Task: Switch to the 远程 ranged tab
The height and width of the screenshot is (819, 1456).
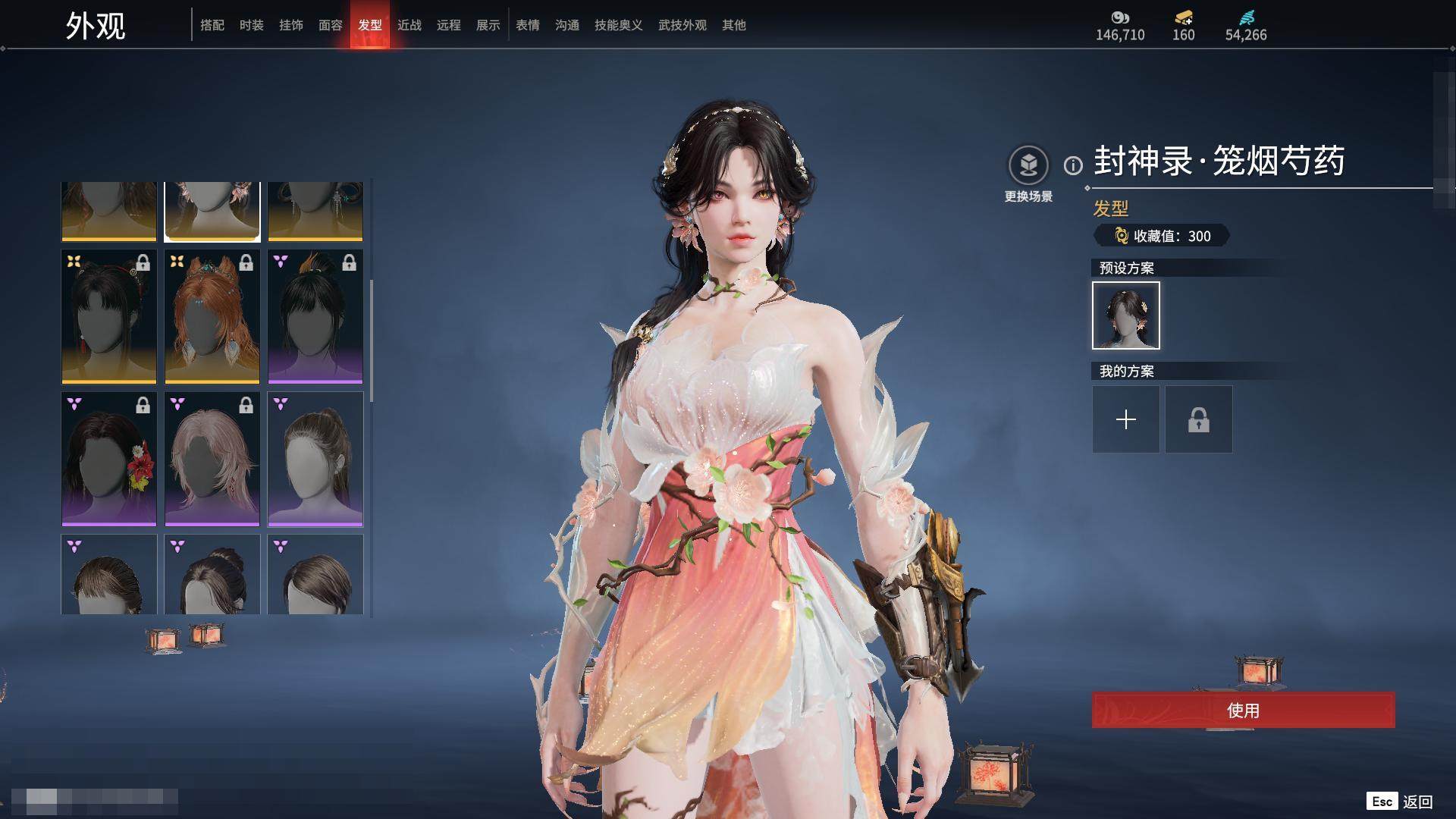Action: point(448,25)
